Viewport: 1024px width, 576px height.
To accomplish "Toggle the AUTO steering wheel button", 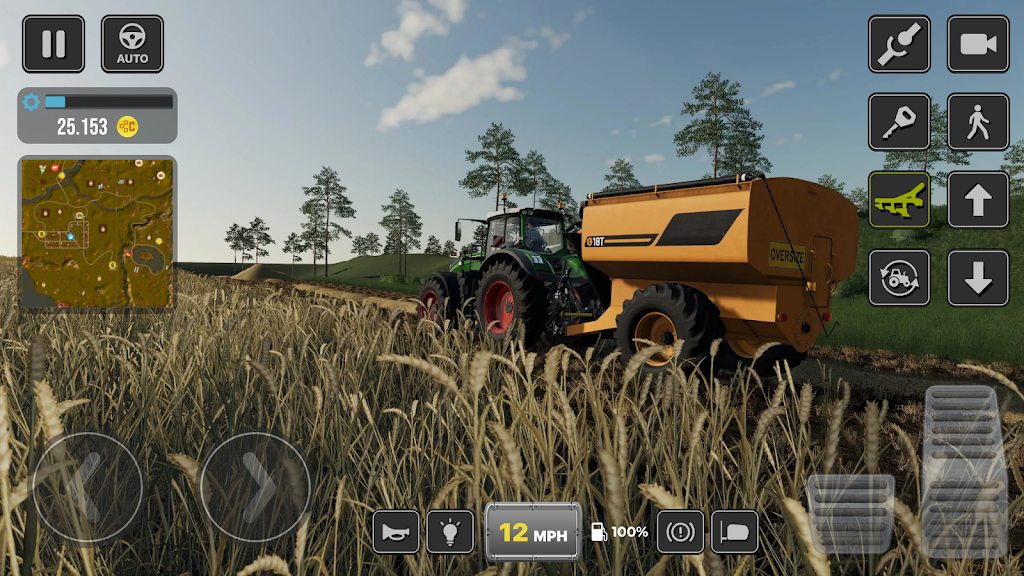I will click(x=132, y=44).
